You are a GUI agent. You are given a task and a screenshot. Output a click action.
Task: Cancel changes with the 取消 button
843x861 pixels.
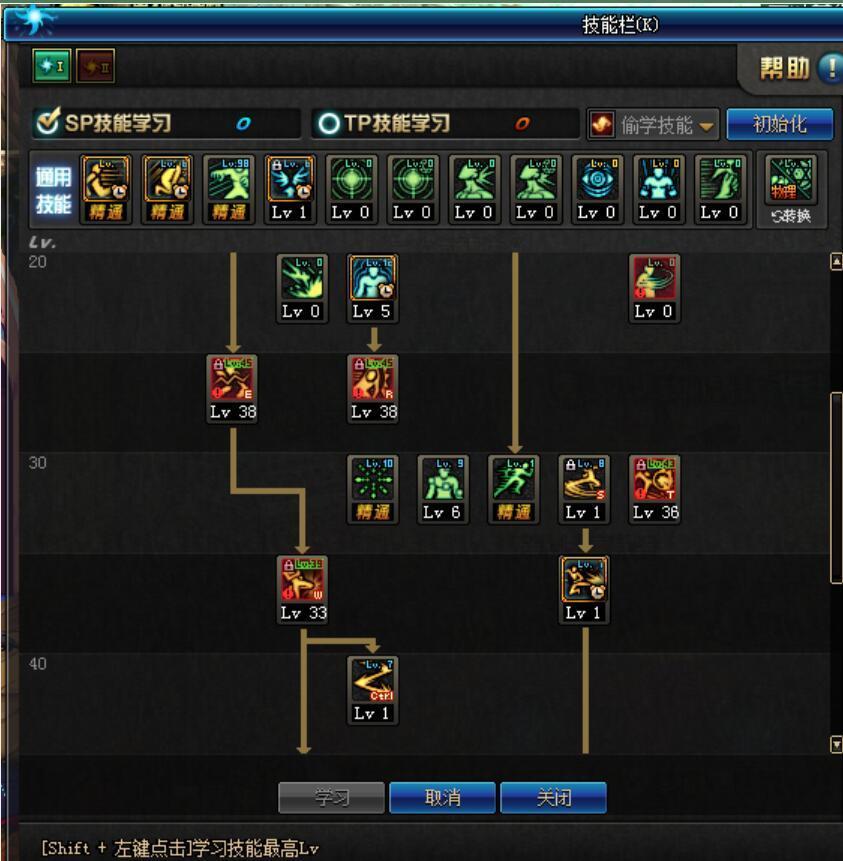442,798
